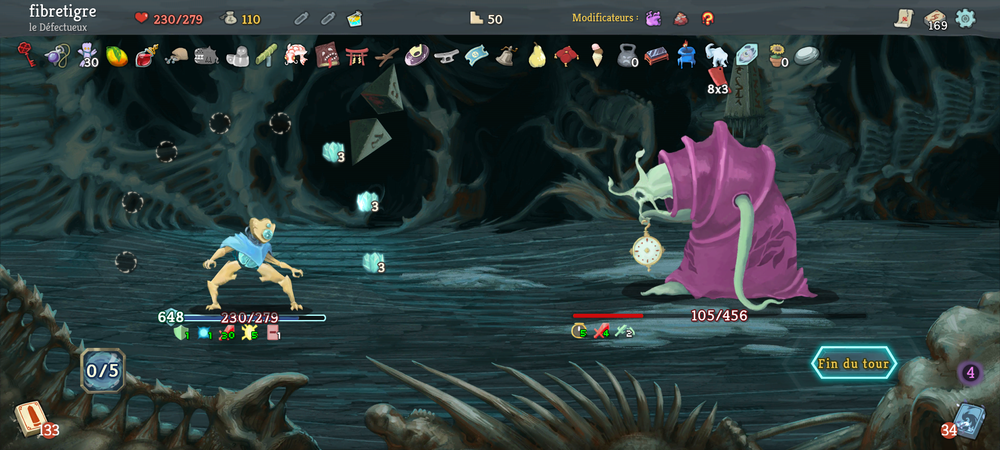End the turn with Fin du tour
This screenshot has height=450, width=1000.
pos(853,364)
